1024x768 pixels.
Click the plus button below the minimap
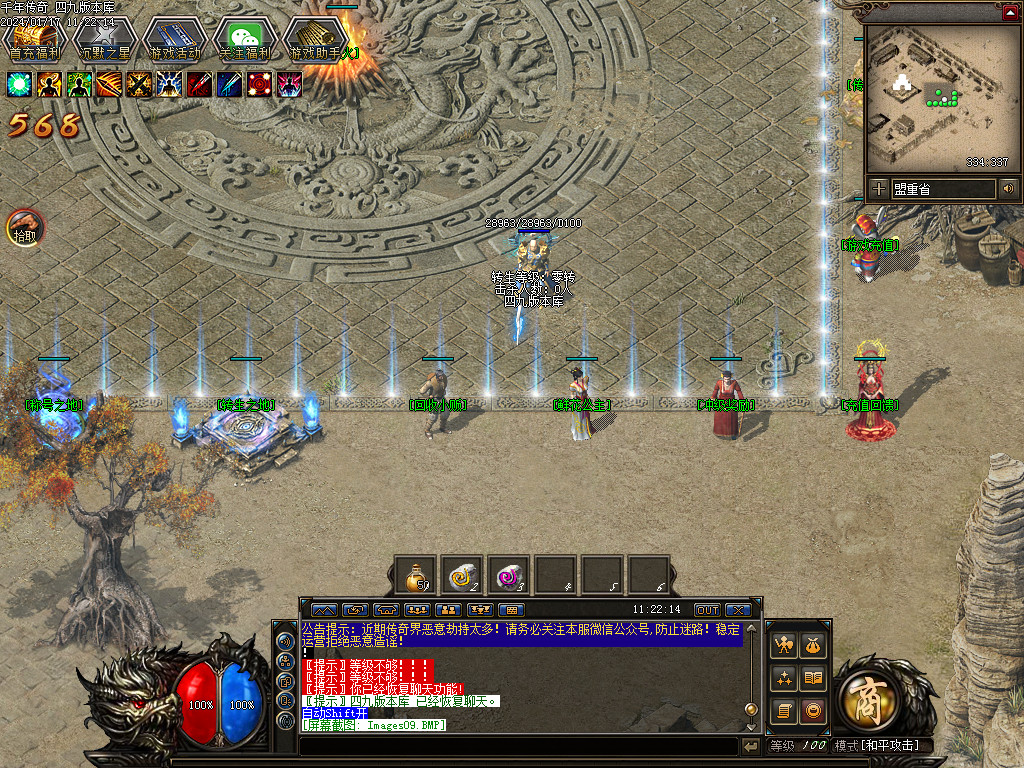coord(878,188)
